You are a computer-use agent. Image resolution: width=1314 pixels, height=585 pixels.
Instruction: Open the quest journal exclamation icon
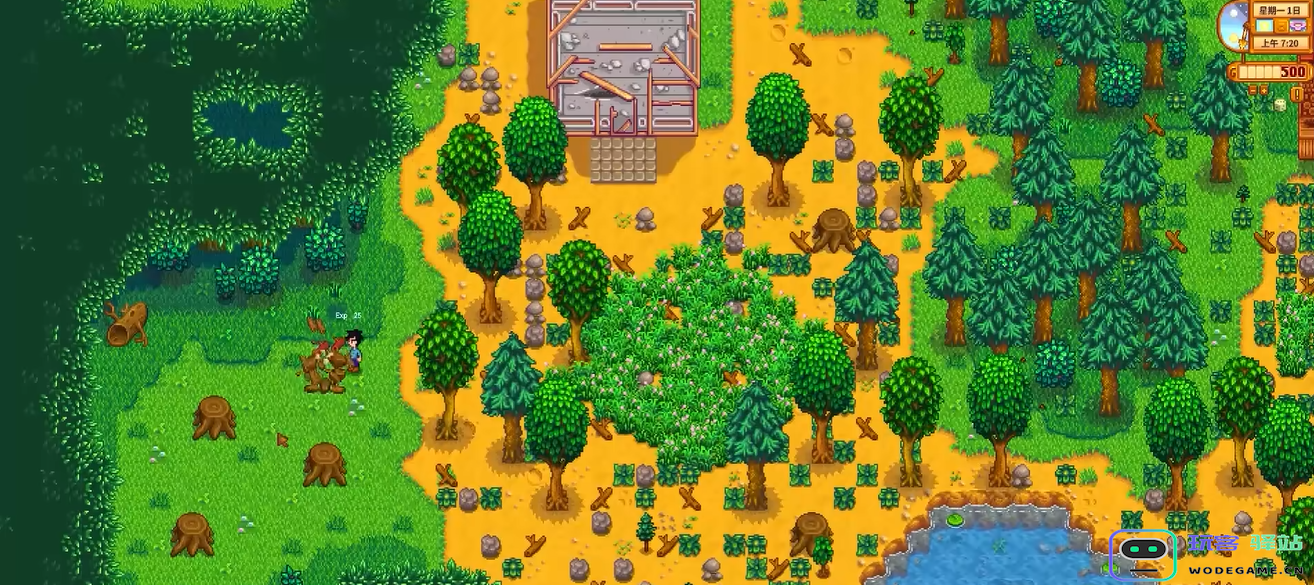(x=1297, y=94)
